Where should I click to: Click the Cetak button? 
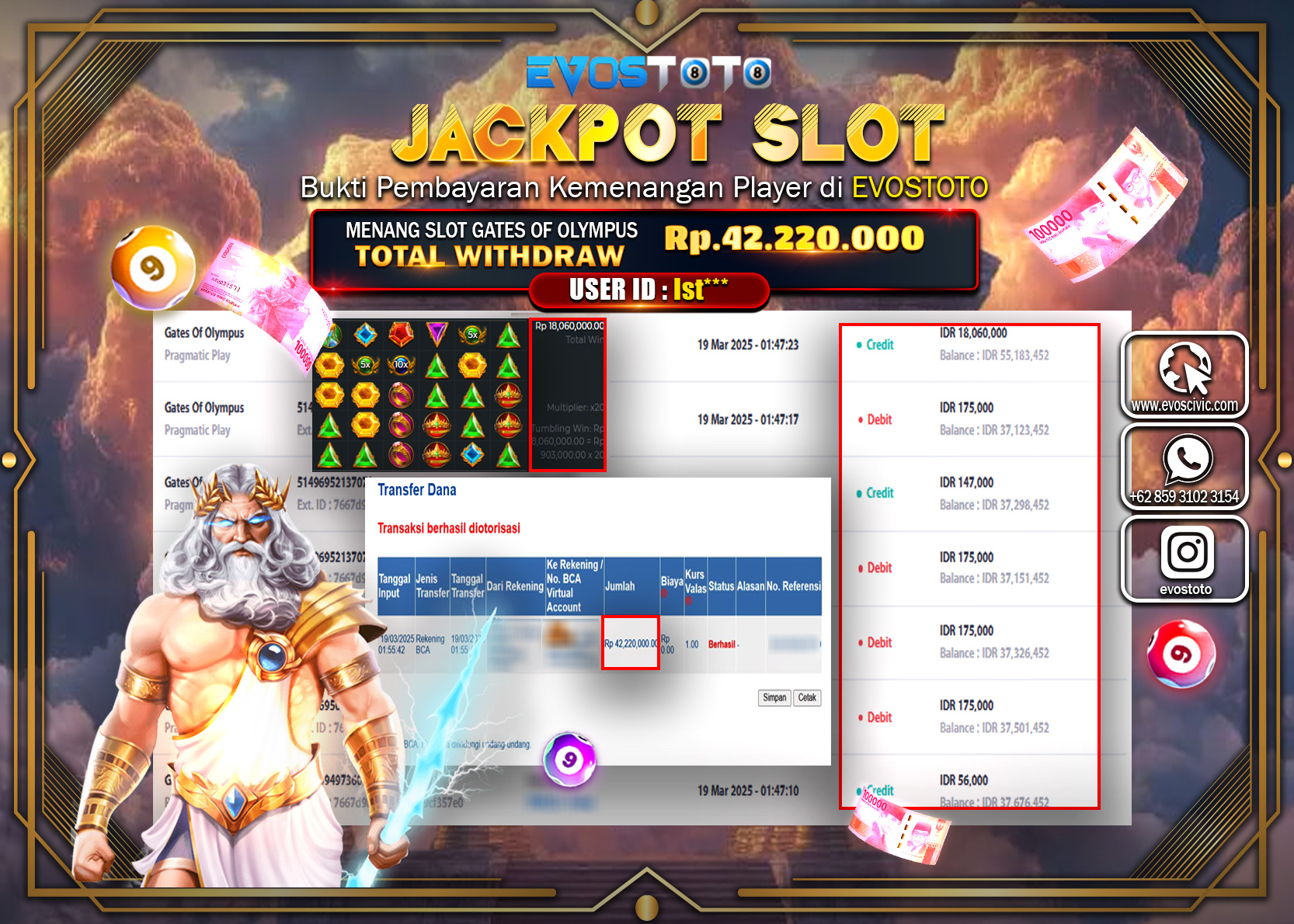point(807,698)
